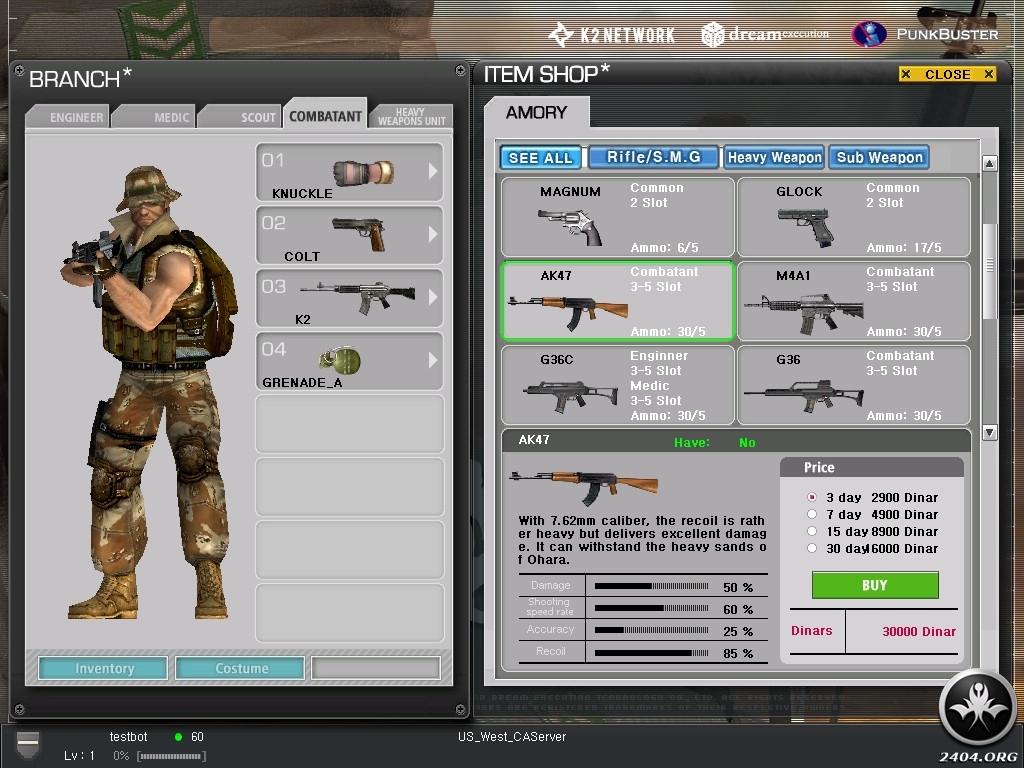Select the Glock pistol listing
The width and height of the screenshot is (1024, 768).
click(x=853, y=218)
